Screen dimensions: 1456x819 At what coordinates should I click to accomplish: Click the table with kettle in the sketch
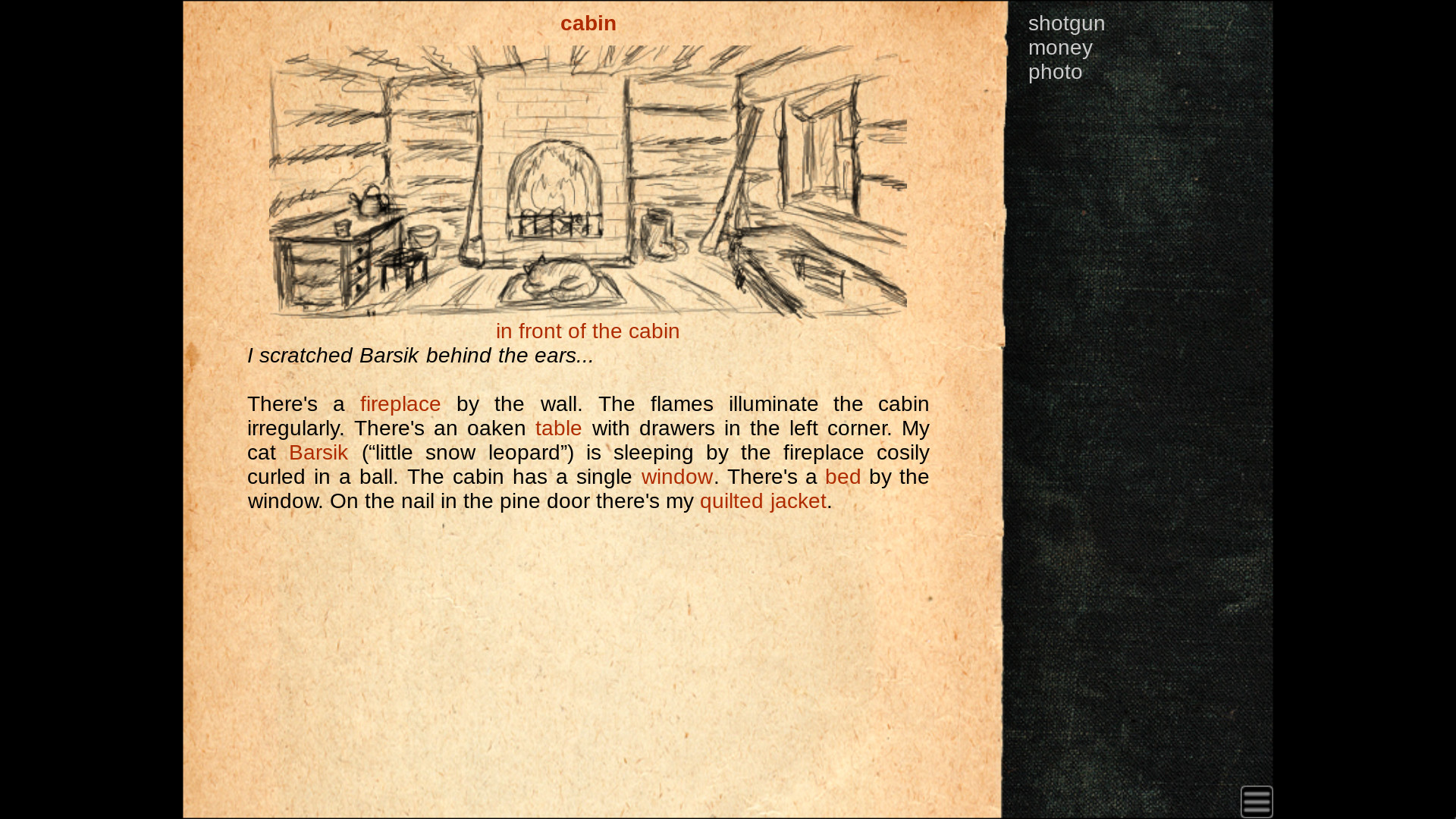click(341, 243)
